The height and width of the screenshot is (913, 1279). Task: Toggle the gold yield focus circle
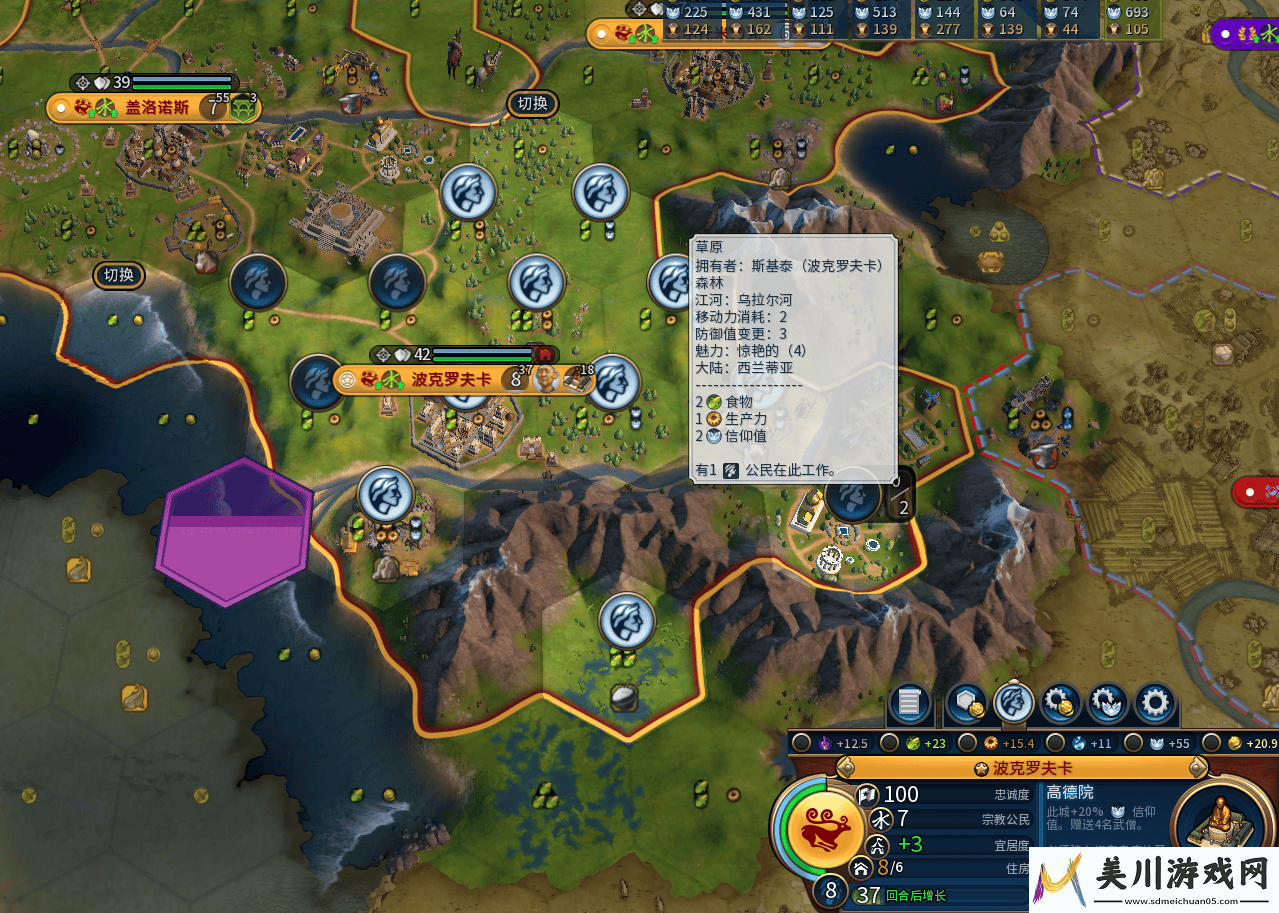(1211, 743)
